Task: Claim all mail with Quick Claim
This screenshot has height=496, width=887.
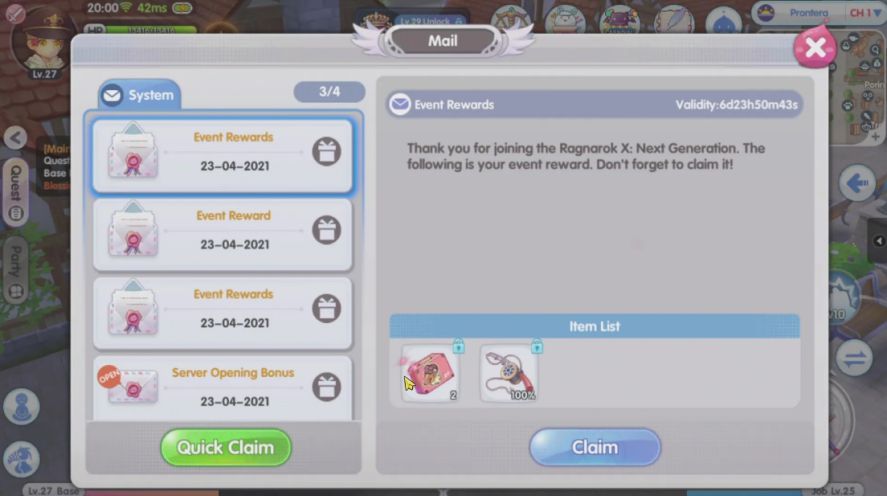Action: pyautogui.click(x=225, y=447)
